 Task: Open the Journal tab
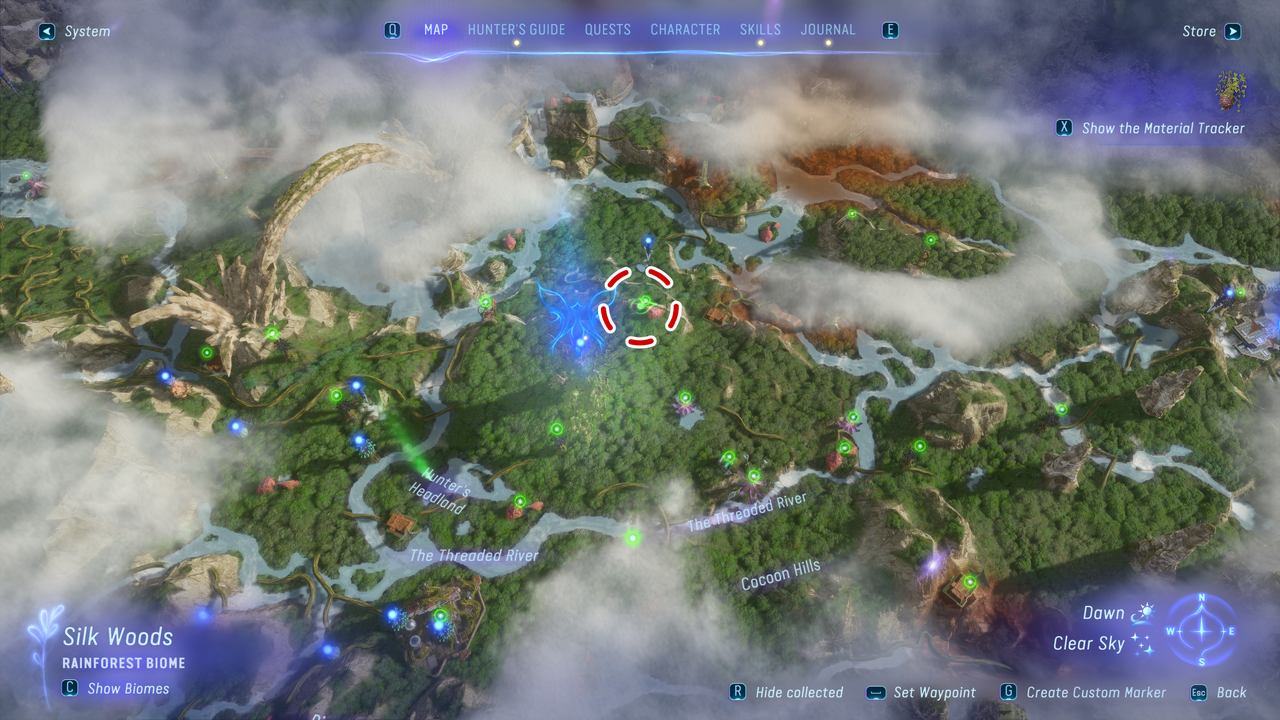pos(828,30)
